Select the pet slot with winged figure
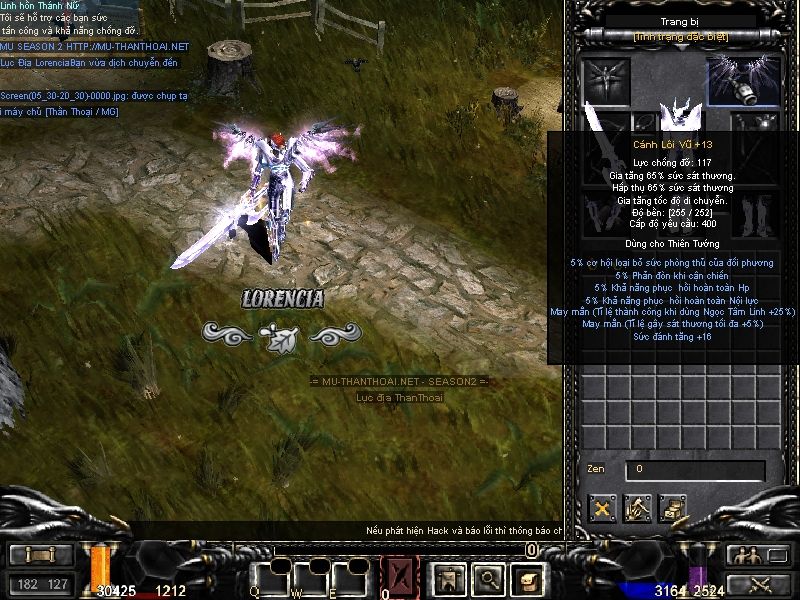This screenshot has width=800, height=600. [x=608, y=80]
